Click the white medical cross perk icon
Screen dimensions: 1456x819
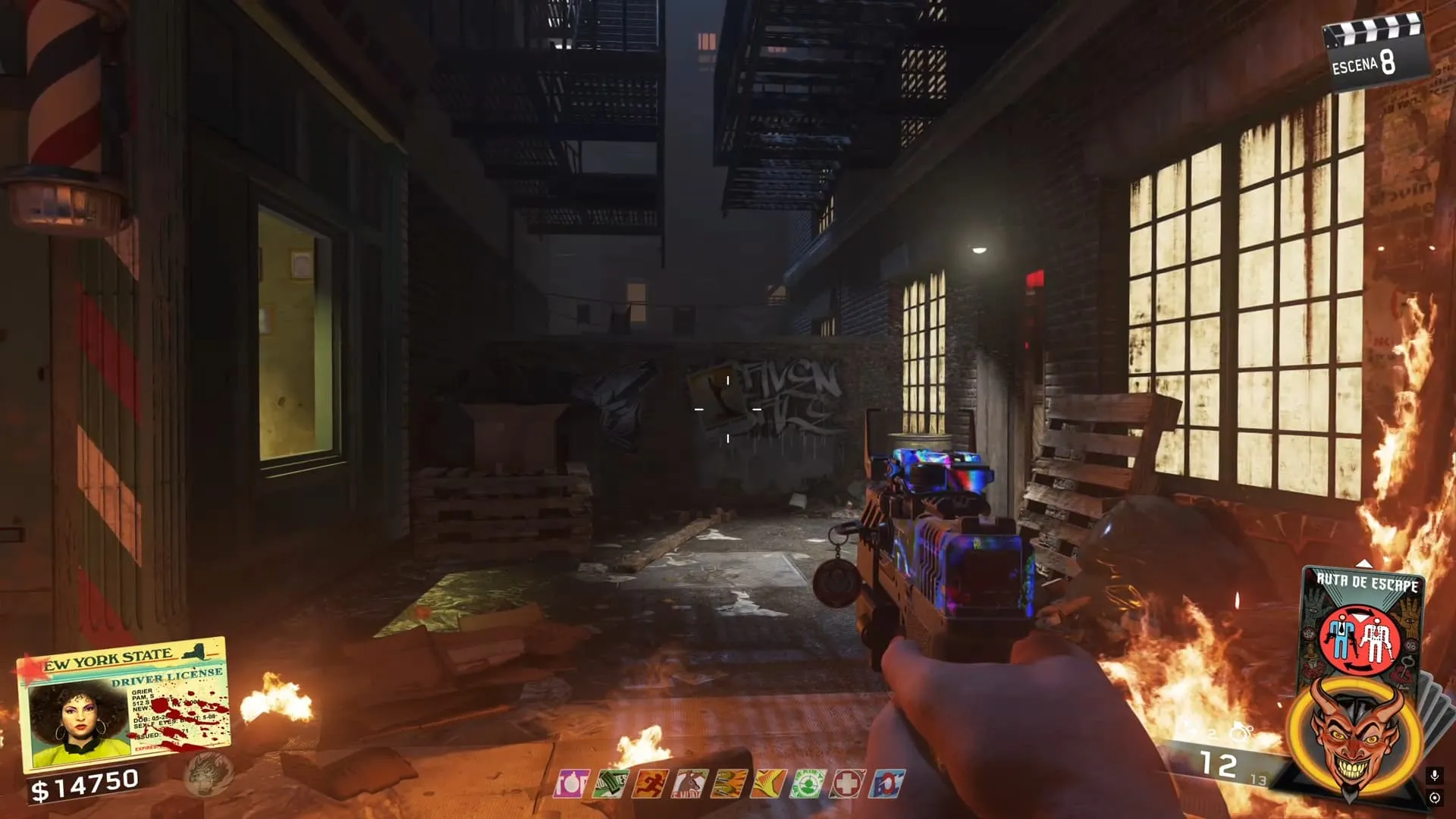pyautogui.click(x=847, y=784)
